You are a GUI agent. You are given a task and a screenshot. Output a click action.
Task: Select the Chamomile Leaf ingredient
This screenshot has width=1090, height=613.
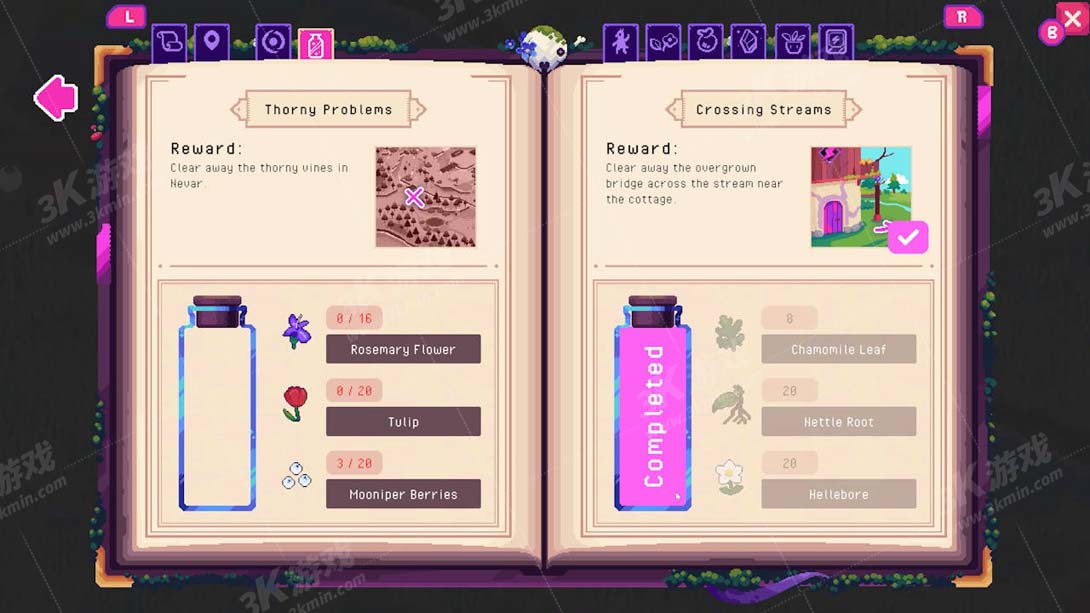coord(838,349)
